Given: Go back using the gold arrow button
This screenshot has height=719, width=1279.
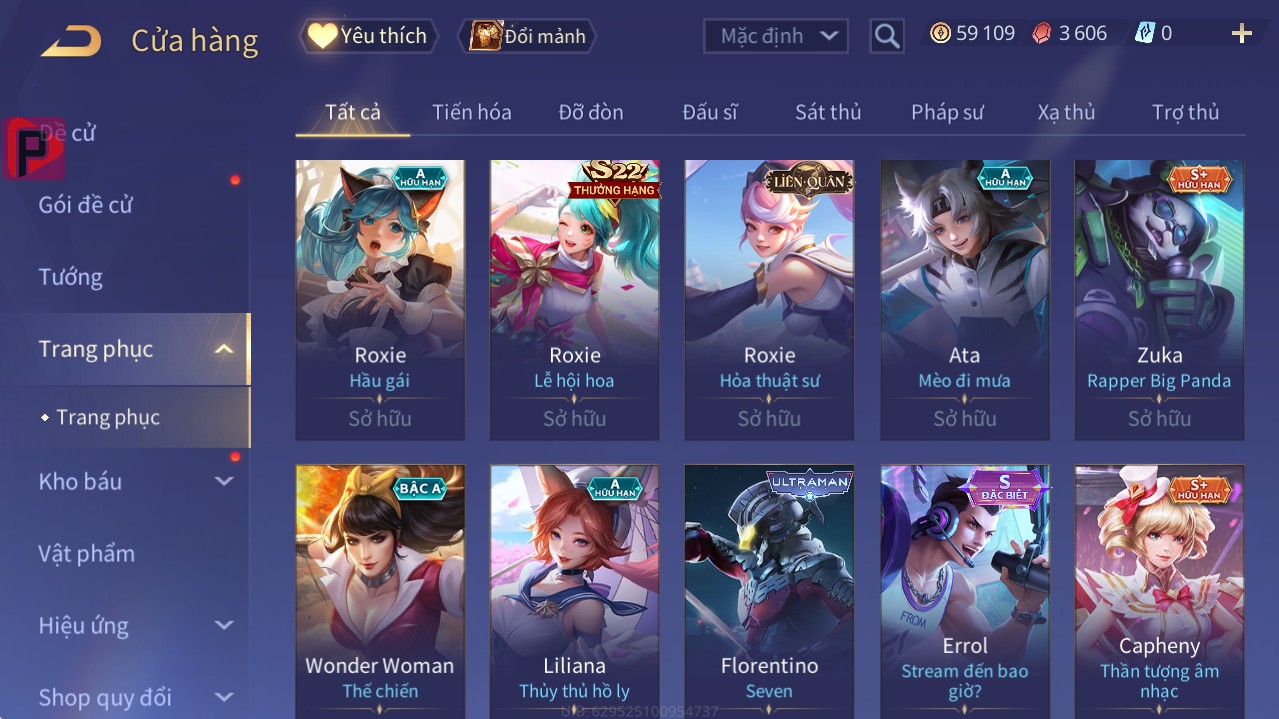Looking at the screenshot, I should pyautogui.click(x=71, y=41).
